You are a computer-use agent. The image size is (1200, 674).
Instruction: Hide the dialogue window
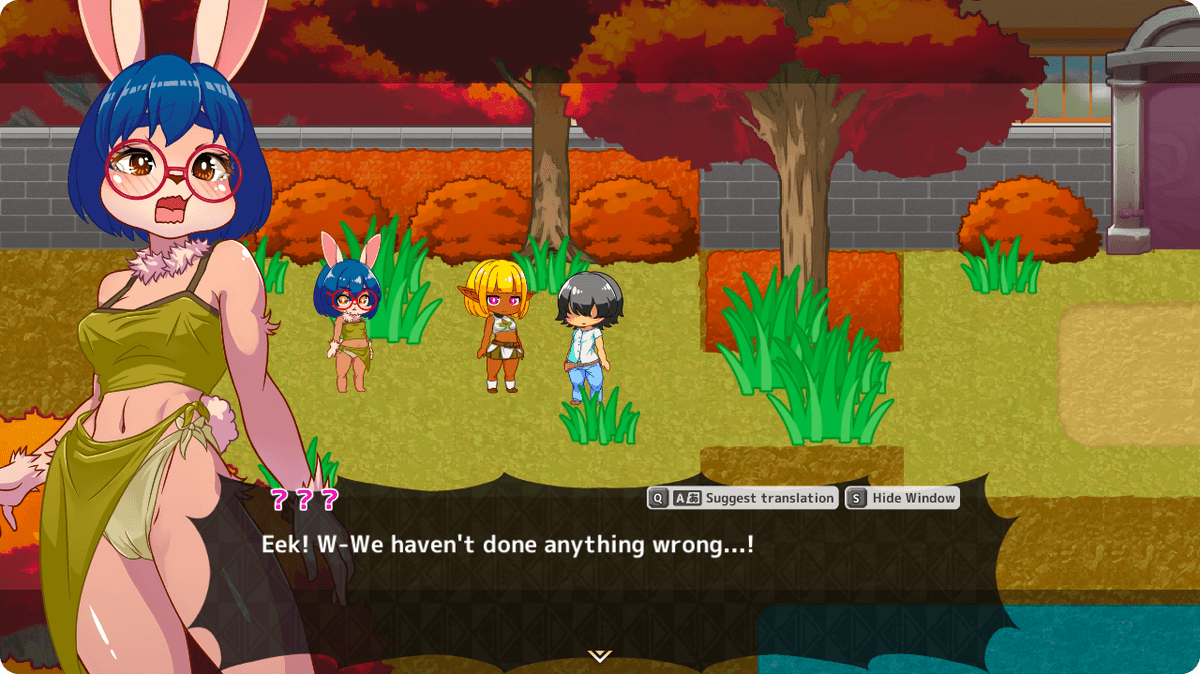click(x=902, y=498)
